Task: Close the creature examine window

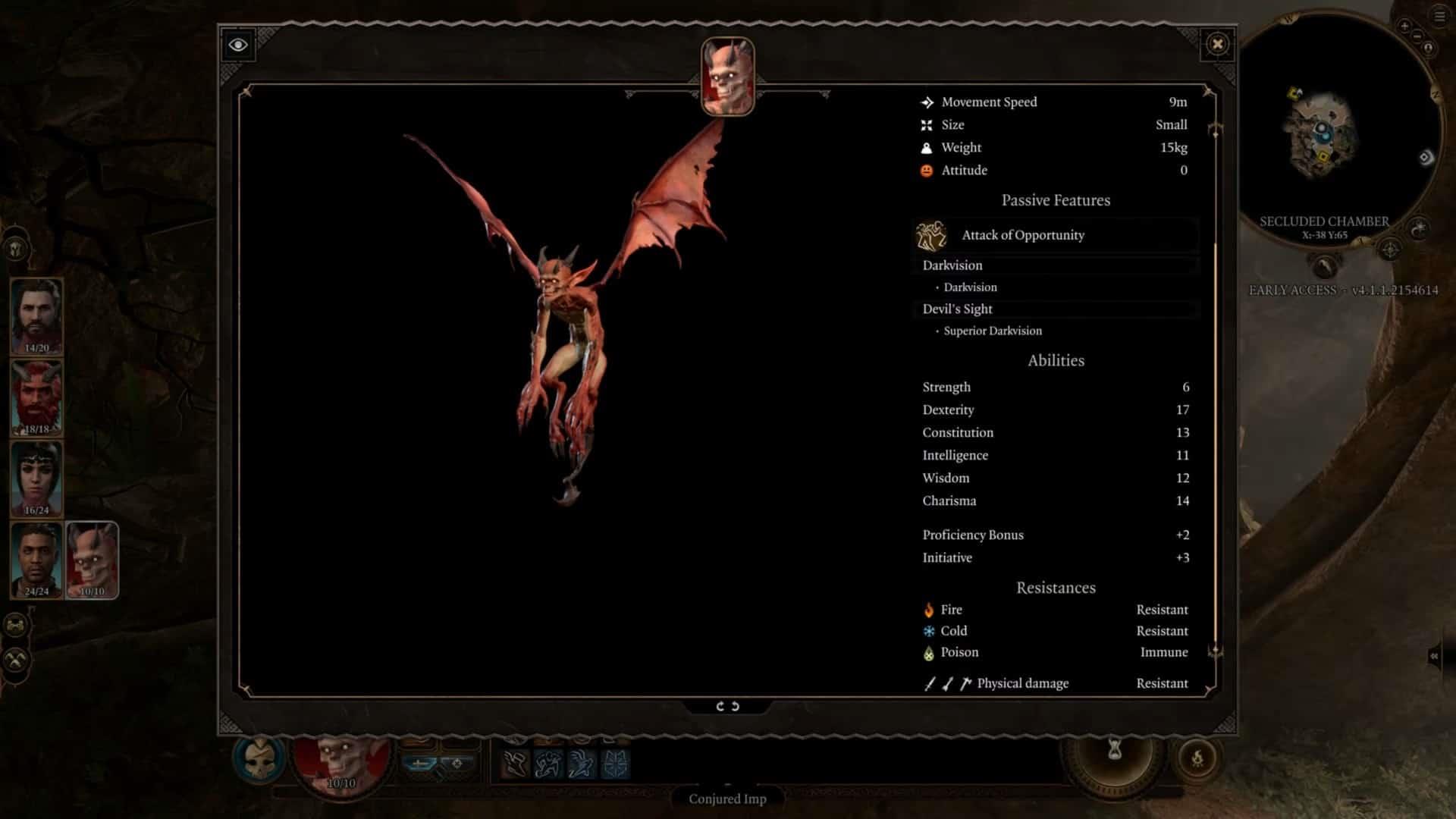Action: 1217,44
